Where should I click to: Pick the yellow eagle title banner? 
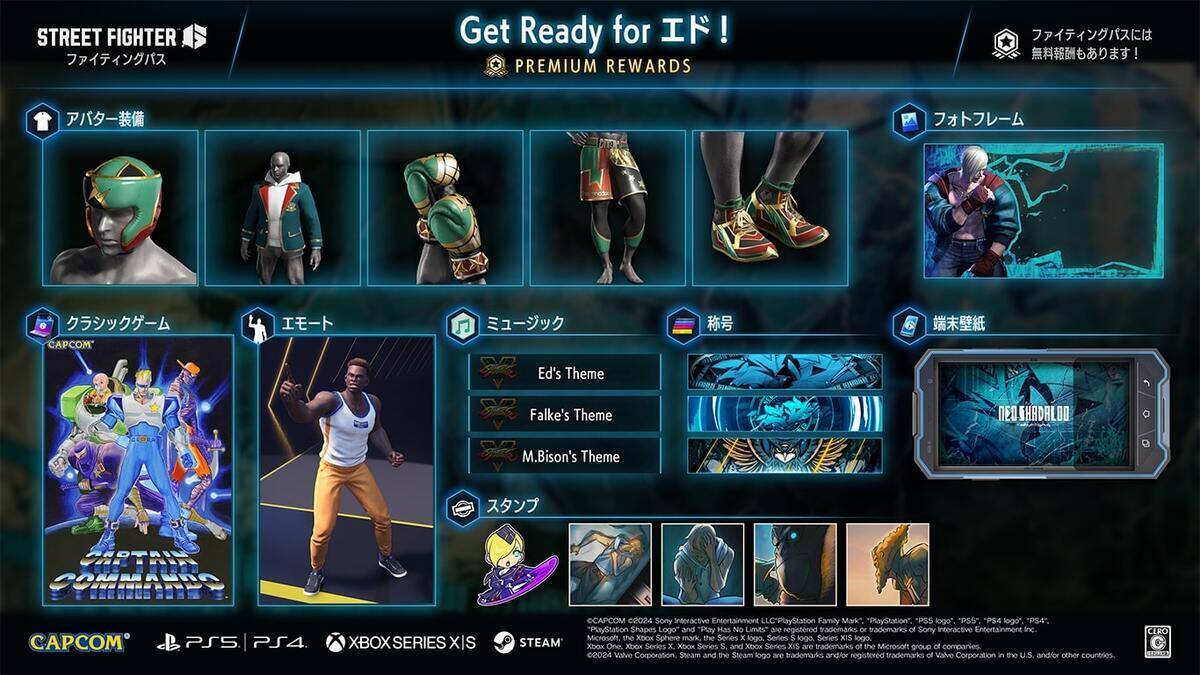click(x=785, y=455)
